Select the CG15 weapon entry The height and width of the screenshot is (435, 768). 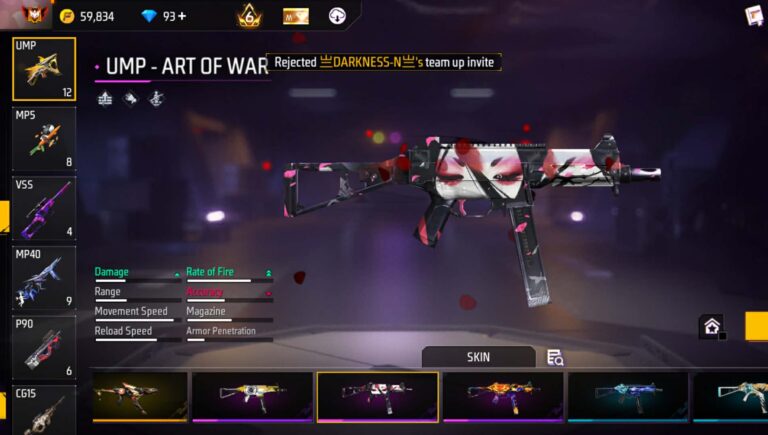point(43,410)
